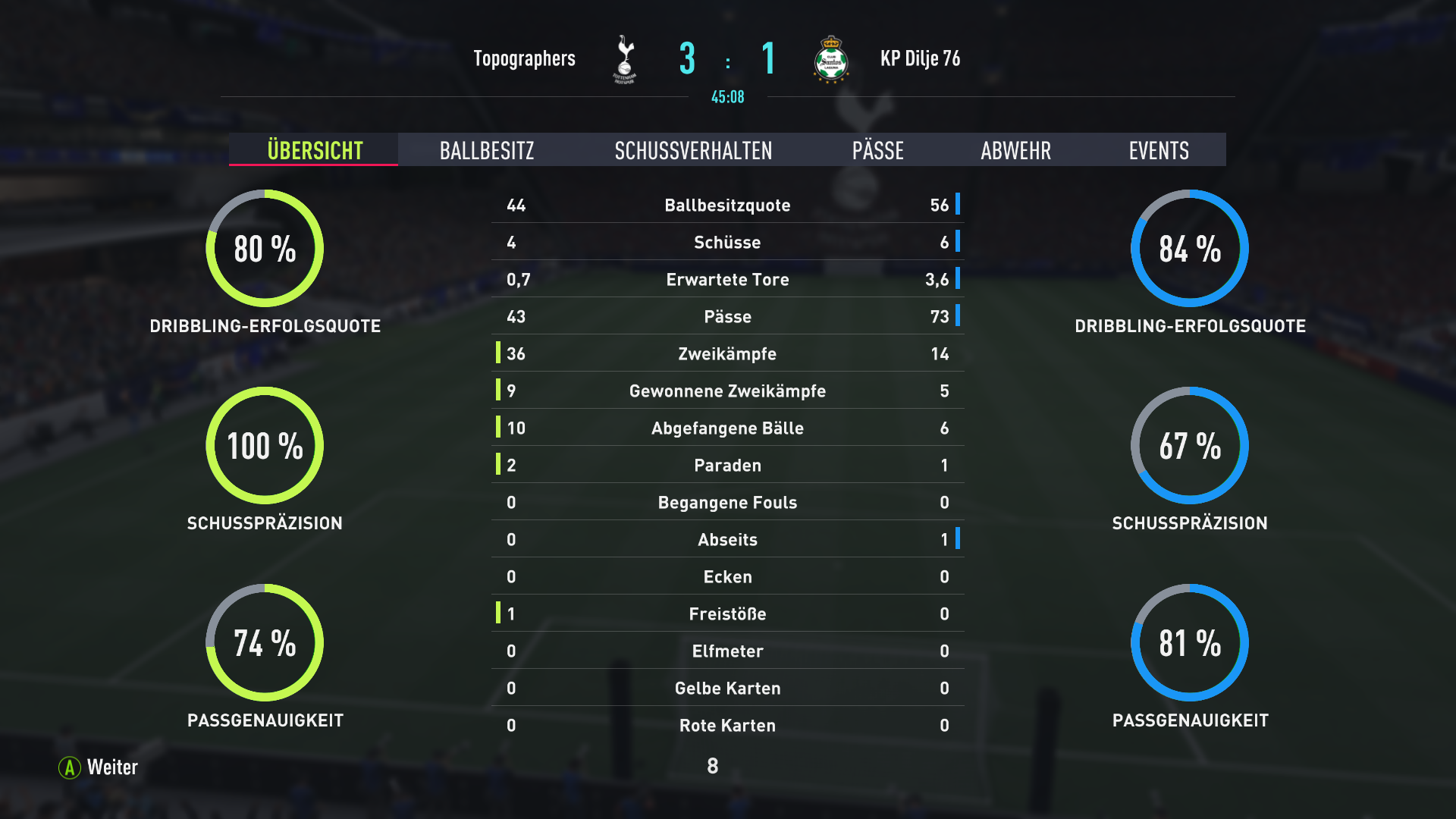This screenshot has height=819, width=1456.
Task: Open the Events tab
Action: click(x=1158, y=150)
